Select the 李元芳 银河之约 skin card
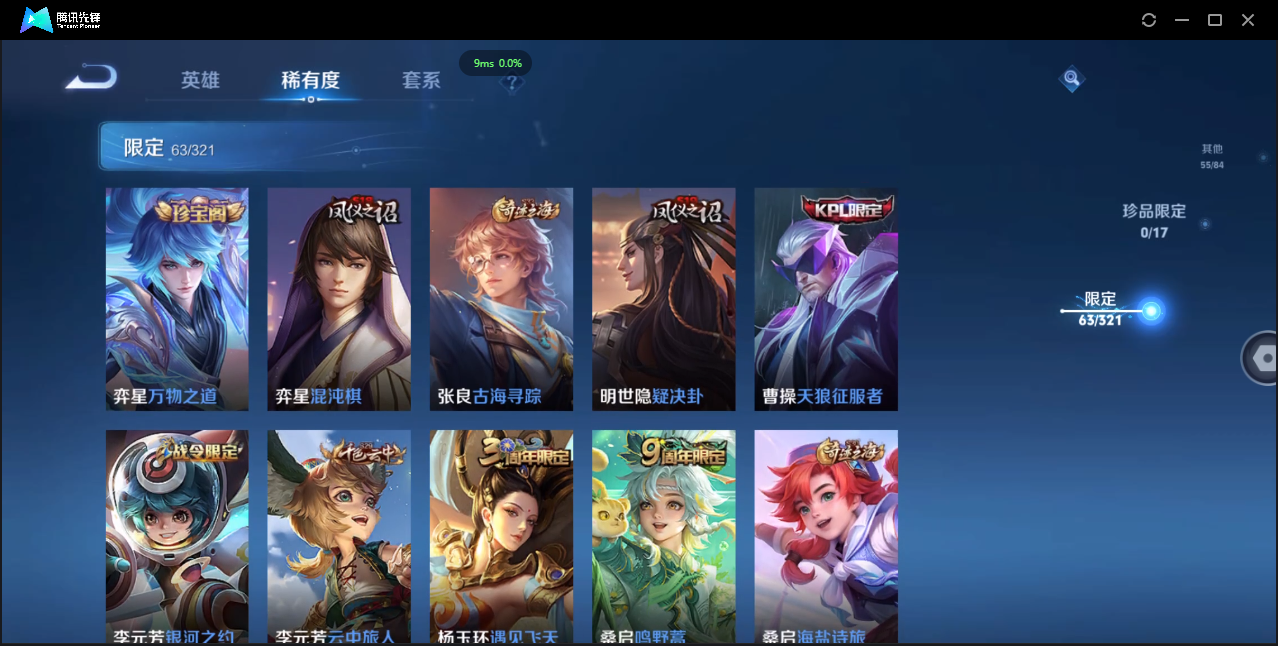The image size is (1278, 646). (x=177, y=536)
